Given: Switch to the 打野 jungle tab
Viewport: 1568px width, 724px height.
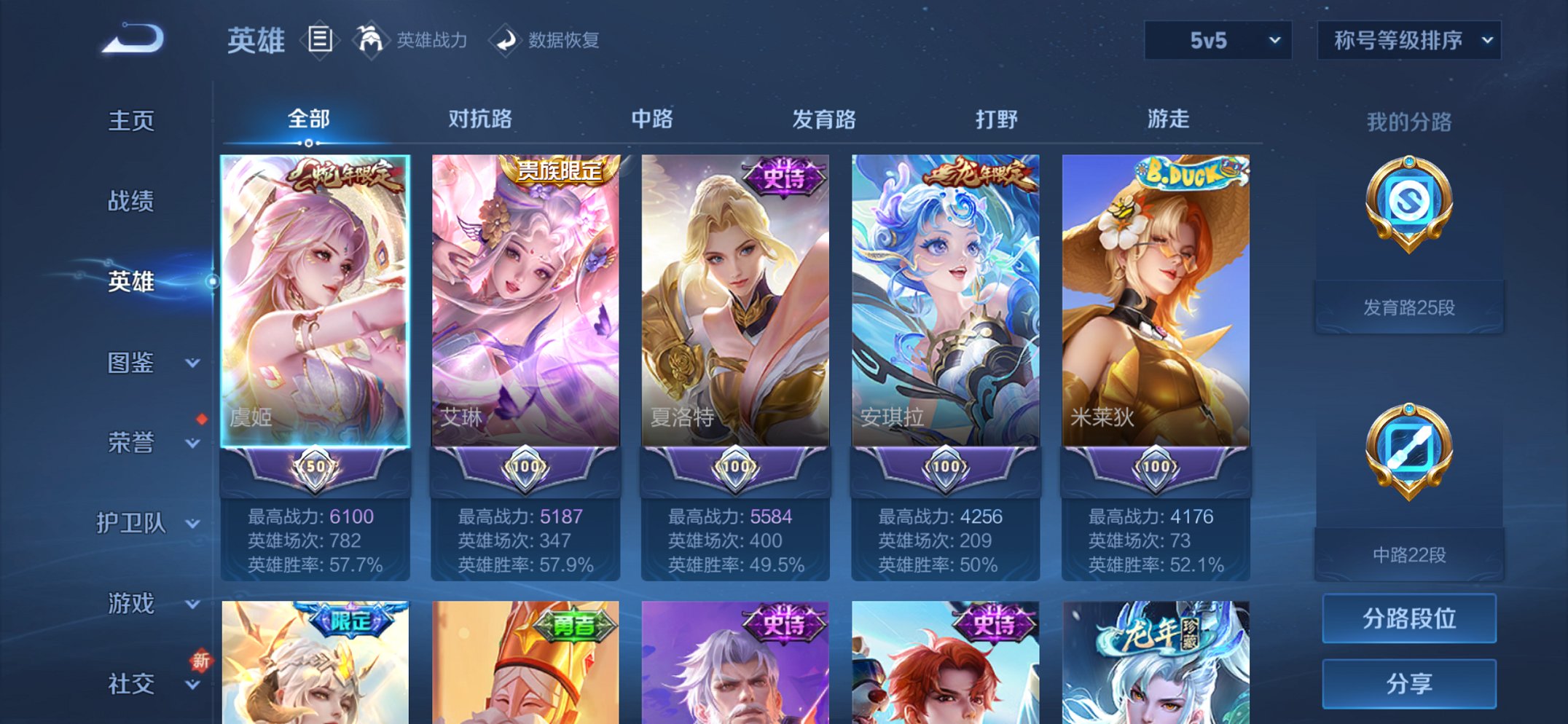Looking at the screenshot, I should click(997, 119).
